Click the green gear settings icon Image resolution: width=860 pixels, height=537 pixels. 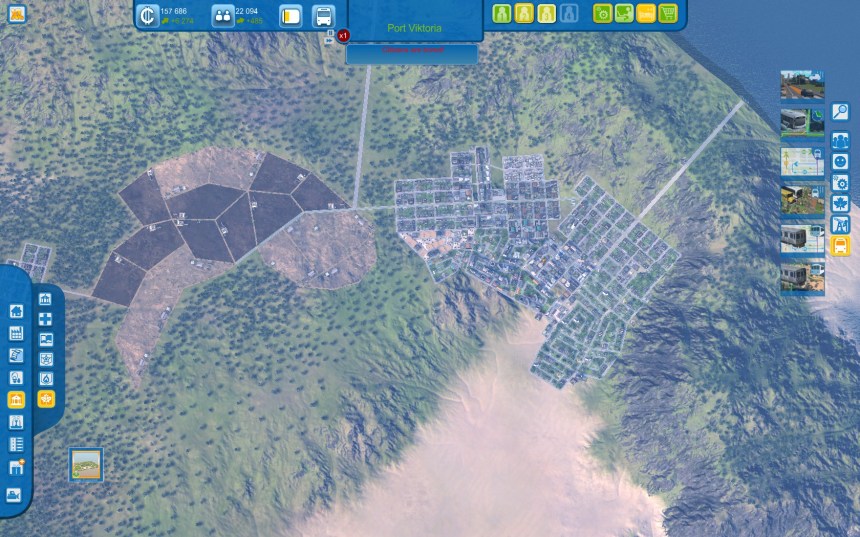click(x=603, y=14)
